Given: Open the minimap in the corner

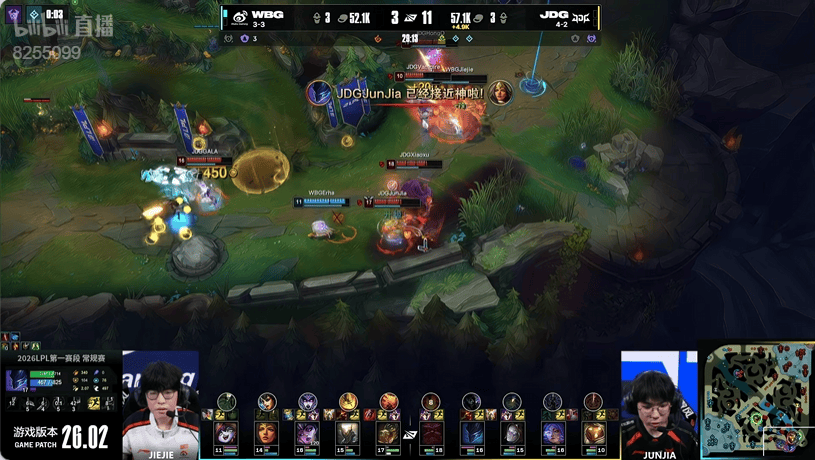Looking at the screenshot, I should pyautogui.click(x=756, y=400).
